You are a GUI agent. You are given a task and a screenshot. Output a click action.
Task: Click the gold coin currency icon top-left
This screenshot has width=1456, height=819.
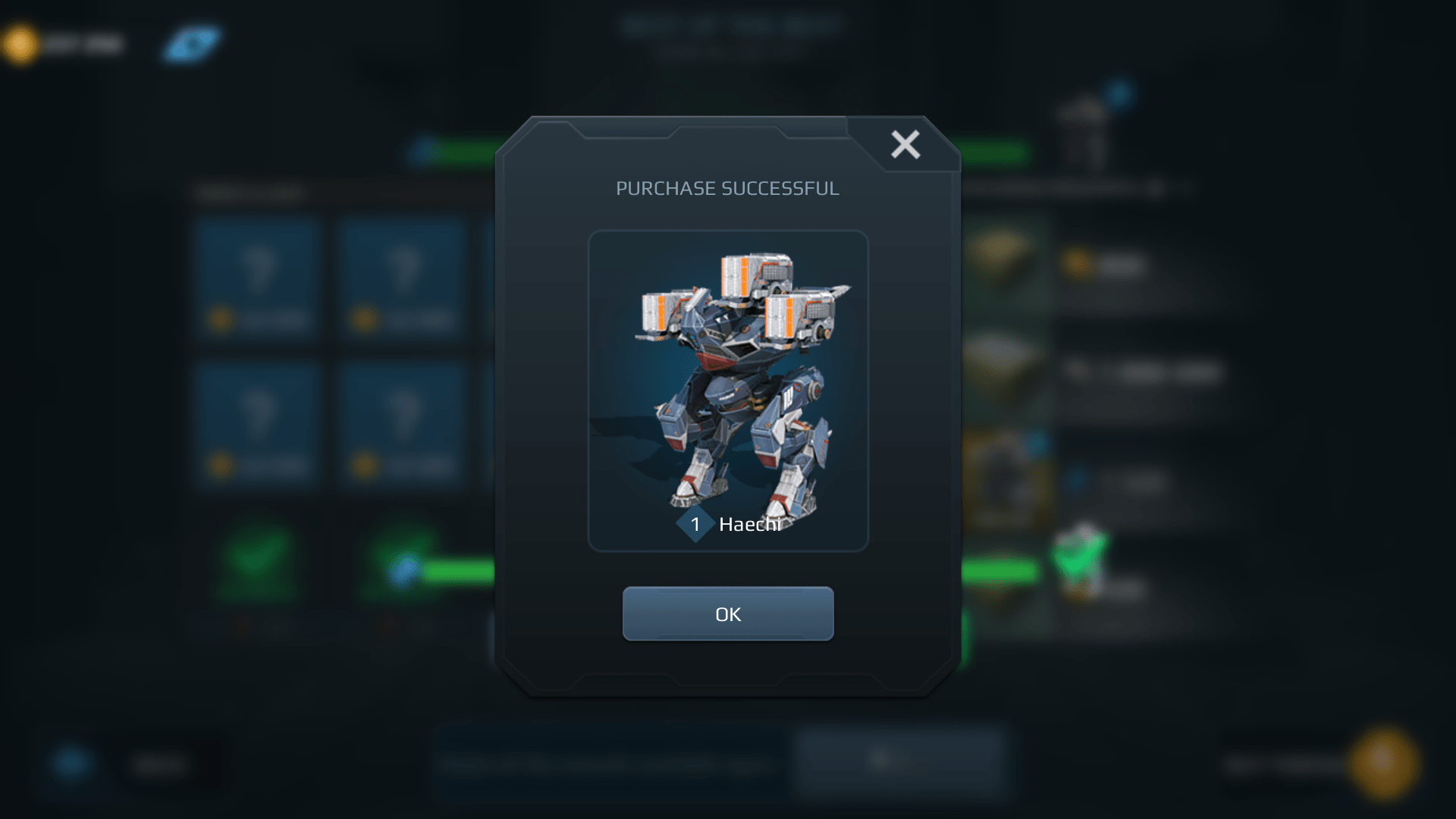[19, 42]
